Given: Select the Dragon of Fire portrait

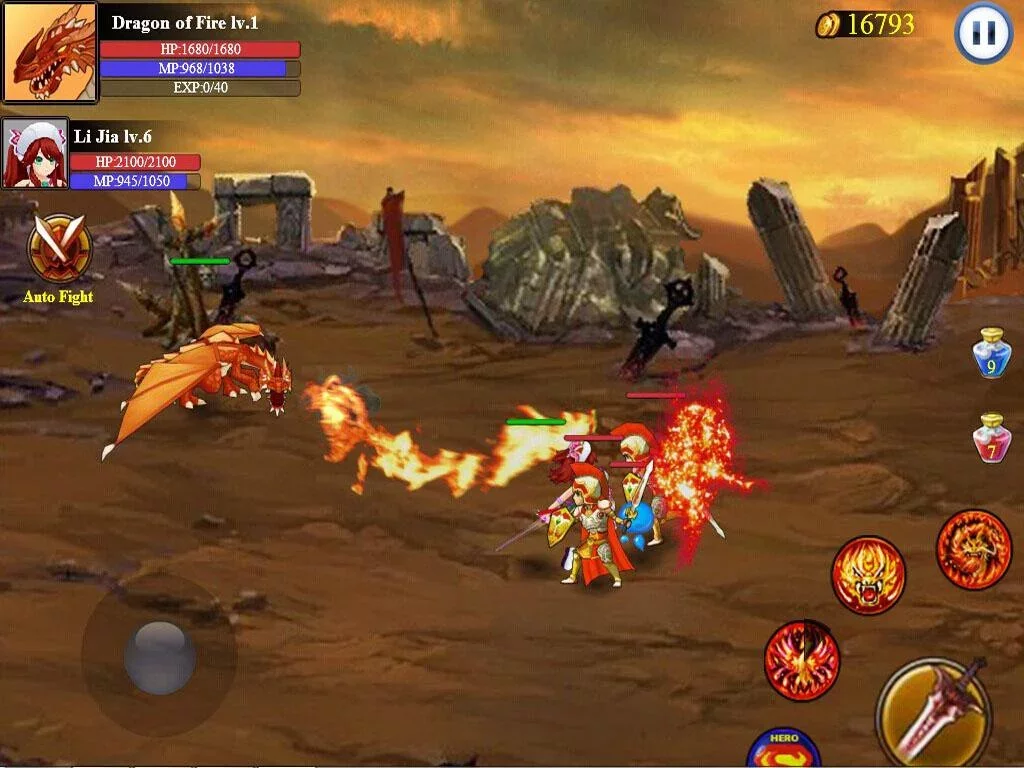Looking at the screenshot, I should pyautogui.click(x=50, y=52).
